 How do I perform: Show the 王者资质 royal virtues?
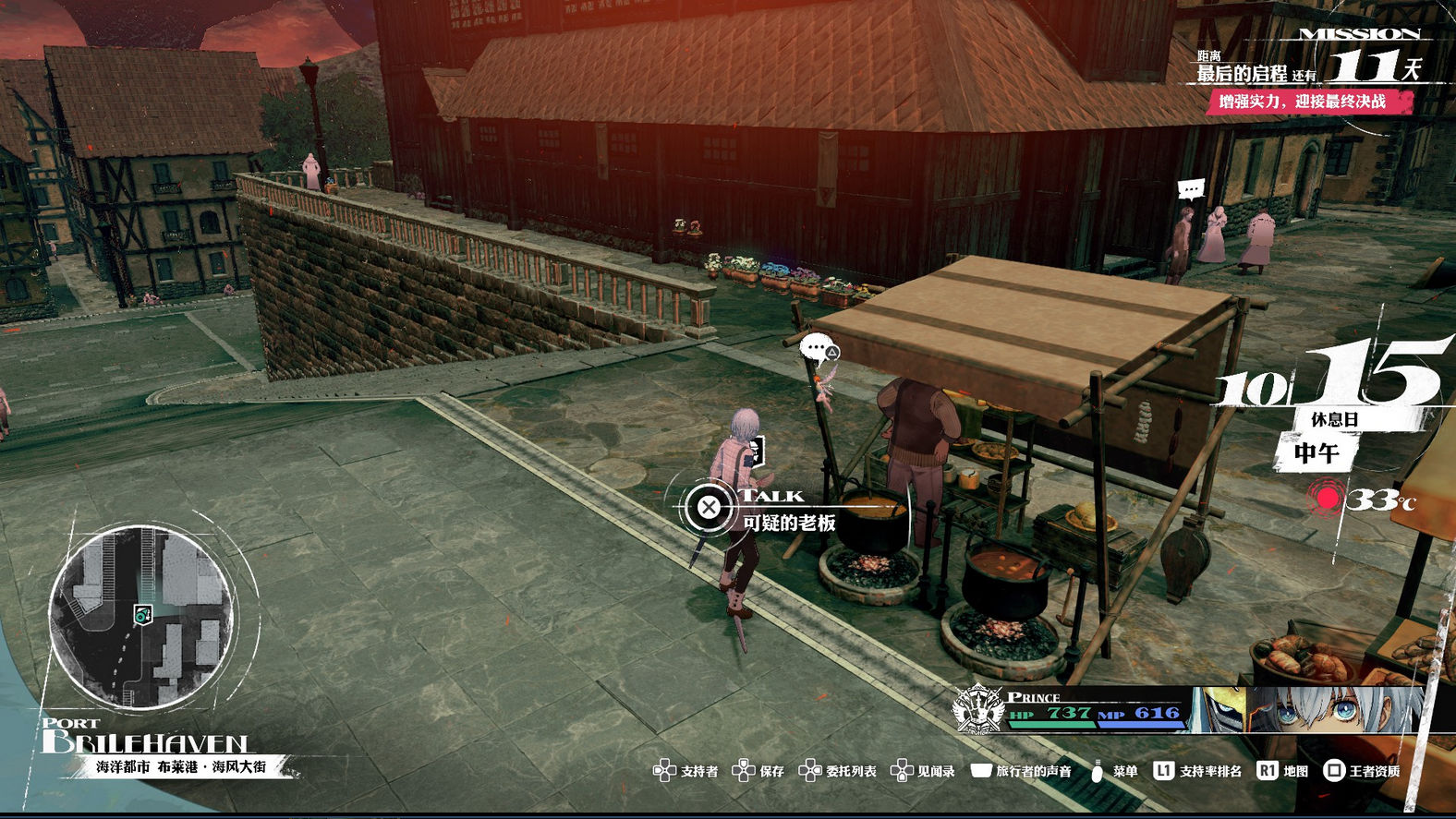point(1362,771)
